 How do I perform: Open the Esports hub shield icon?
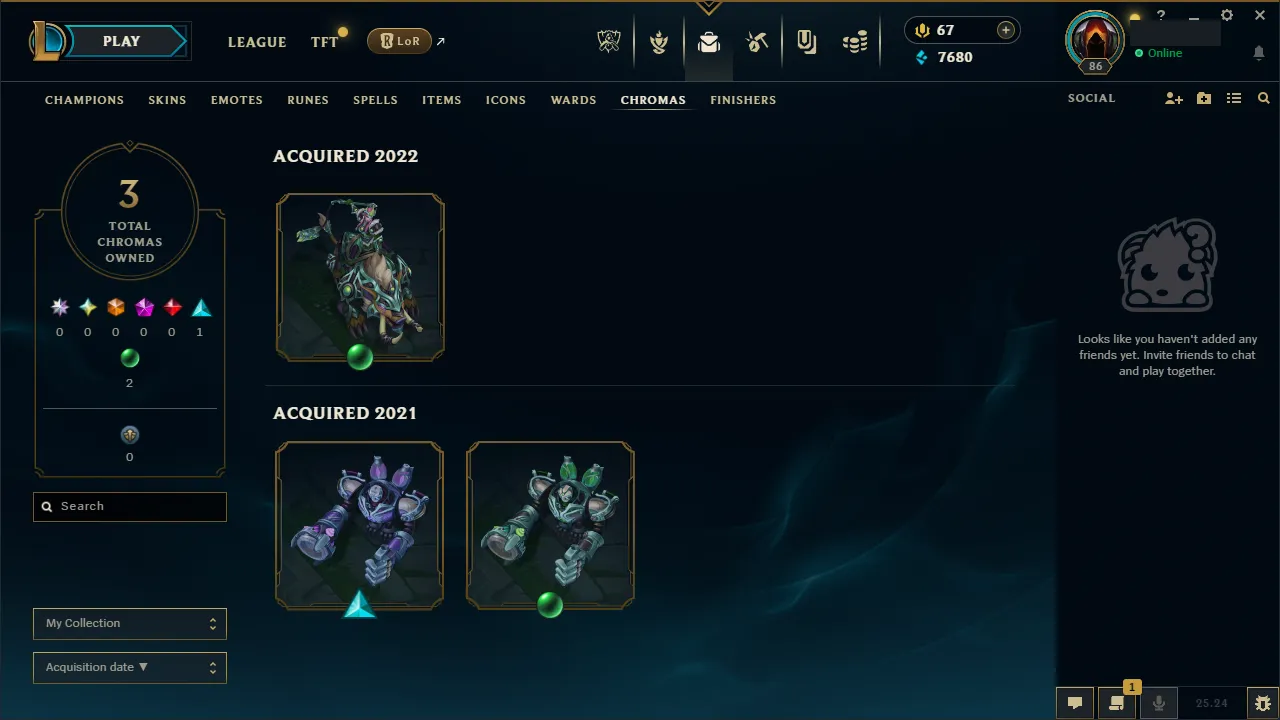[609, 41]
